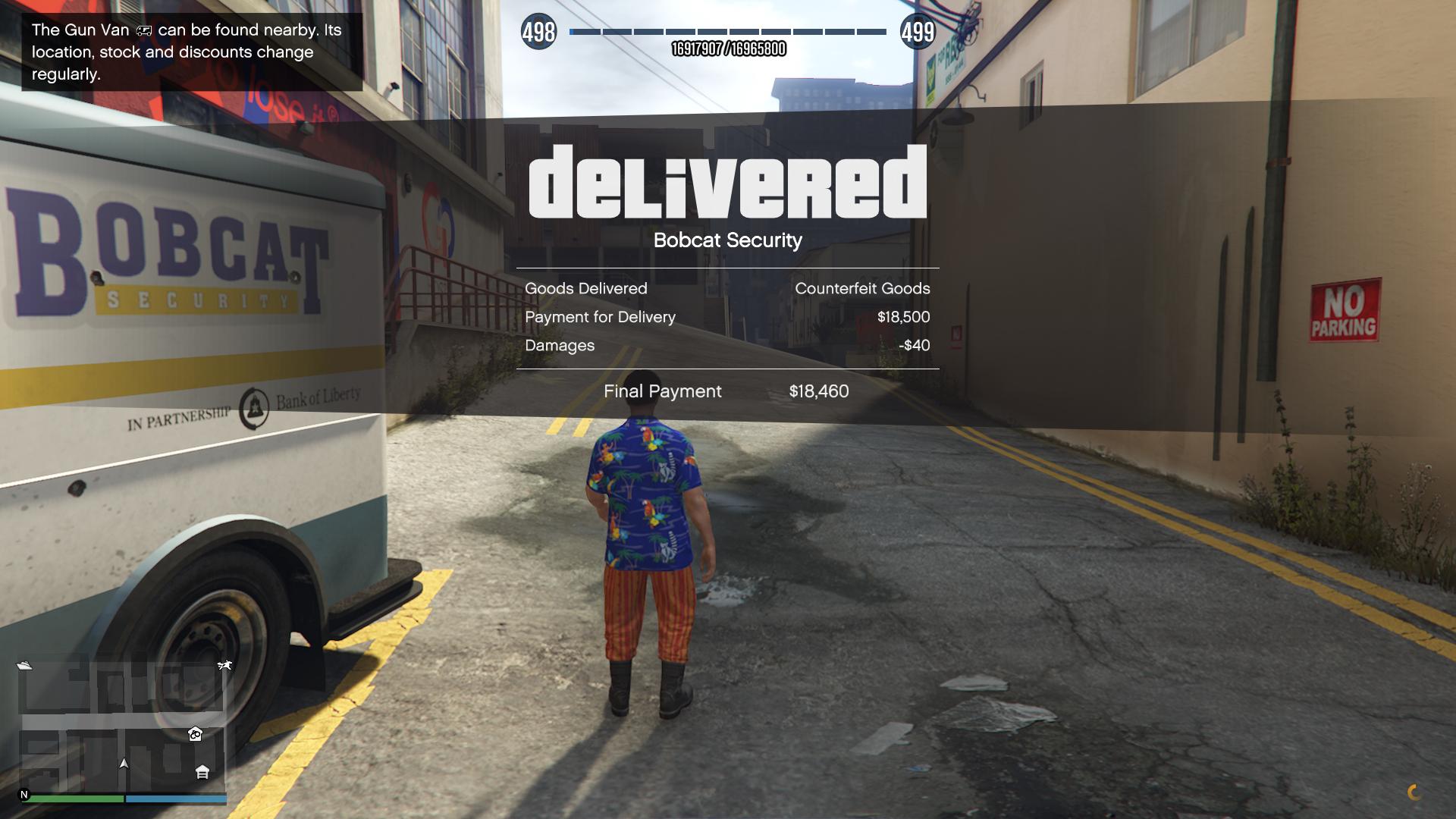Select the safehouse icon on the minimap
Viewport: 1456px width, 819px height.
pos(203,773)
